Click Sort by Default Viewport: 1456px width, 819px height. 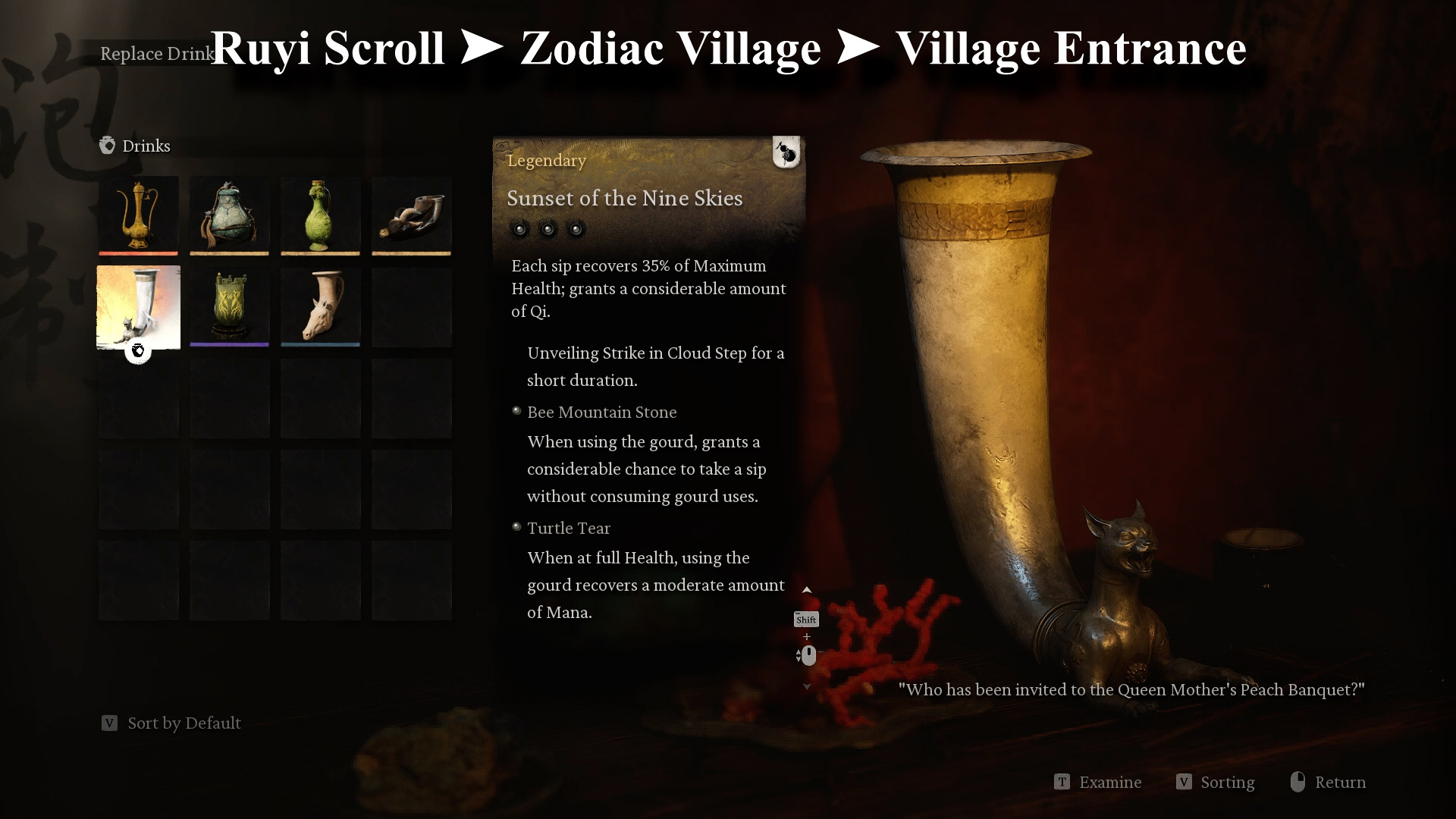tap(184, 723)
